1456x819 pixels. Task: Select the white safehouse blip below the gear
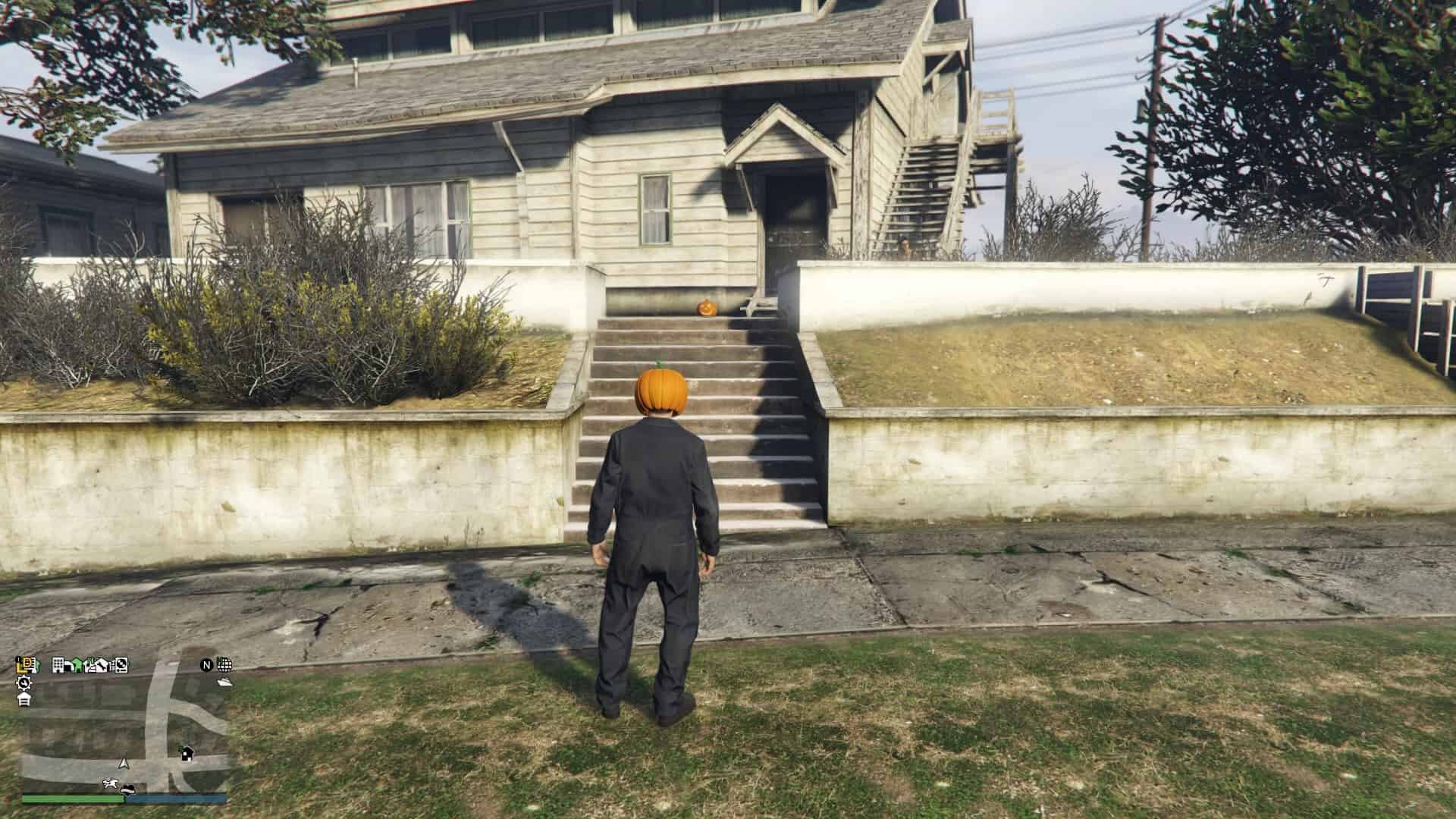24,699
